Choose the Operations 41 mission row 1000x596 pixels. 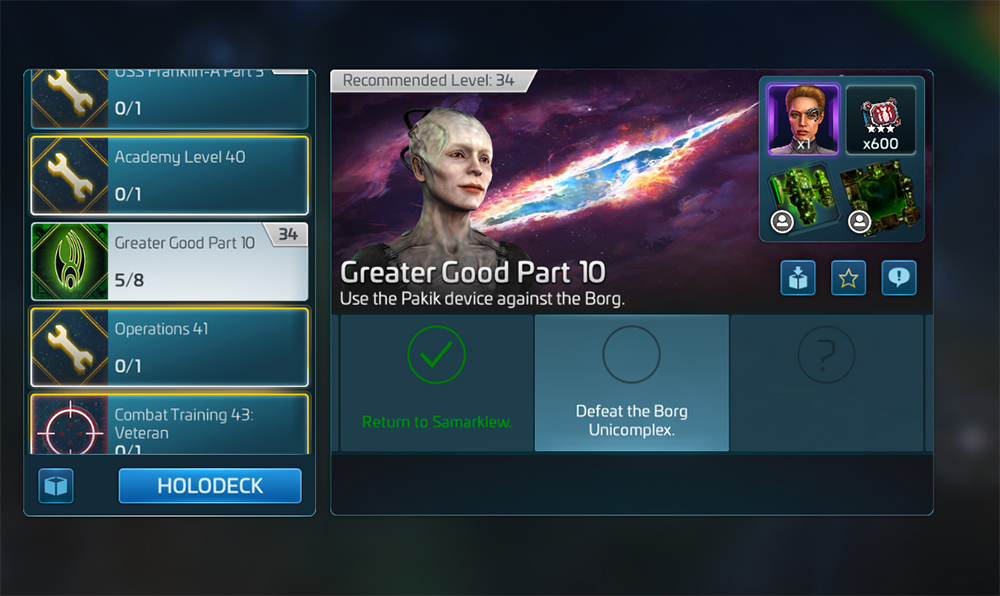169,347
